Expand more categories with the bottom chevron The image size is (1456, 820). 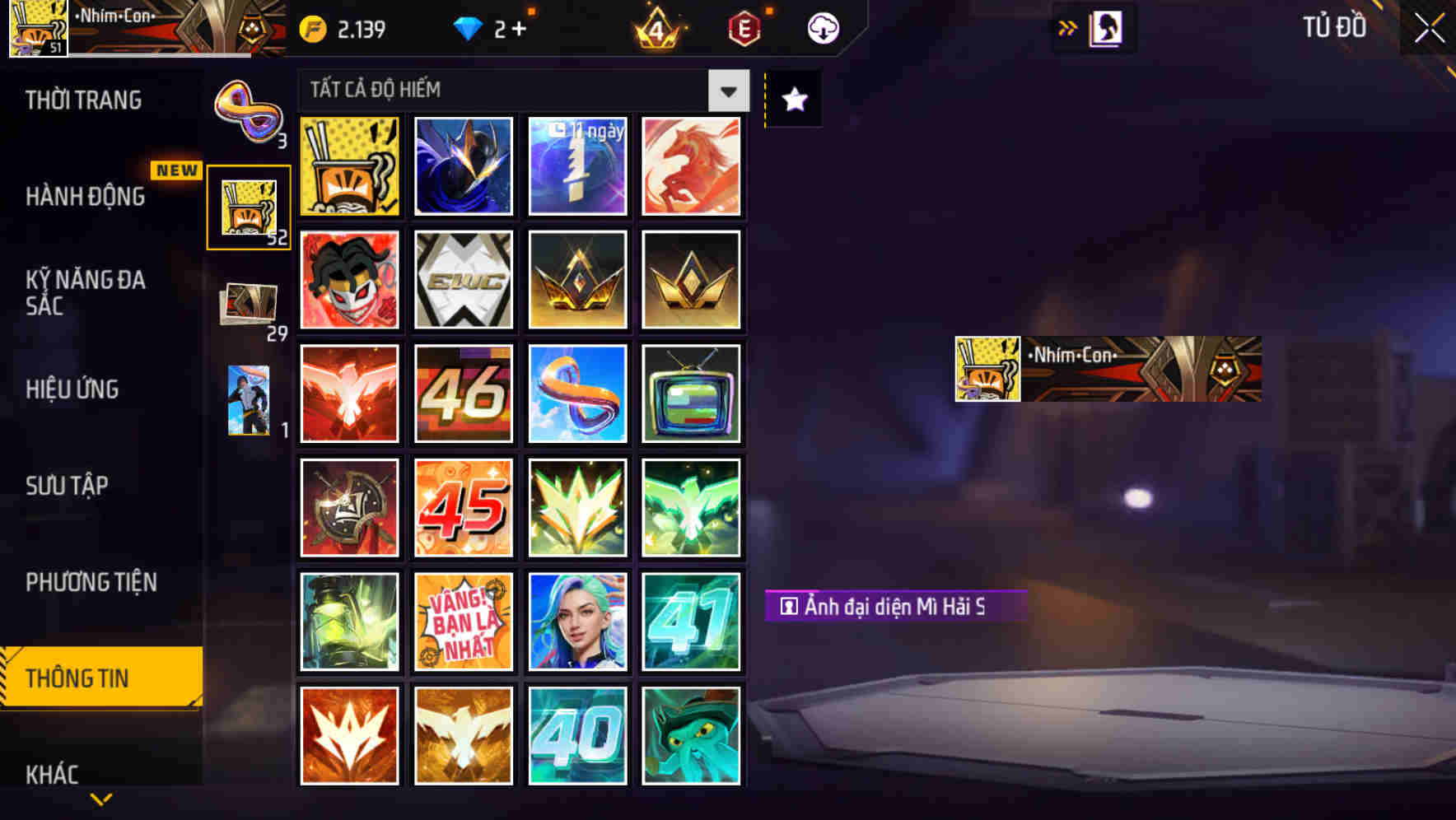(x=100, y=800)
